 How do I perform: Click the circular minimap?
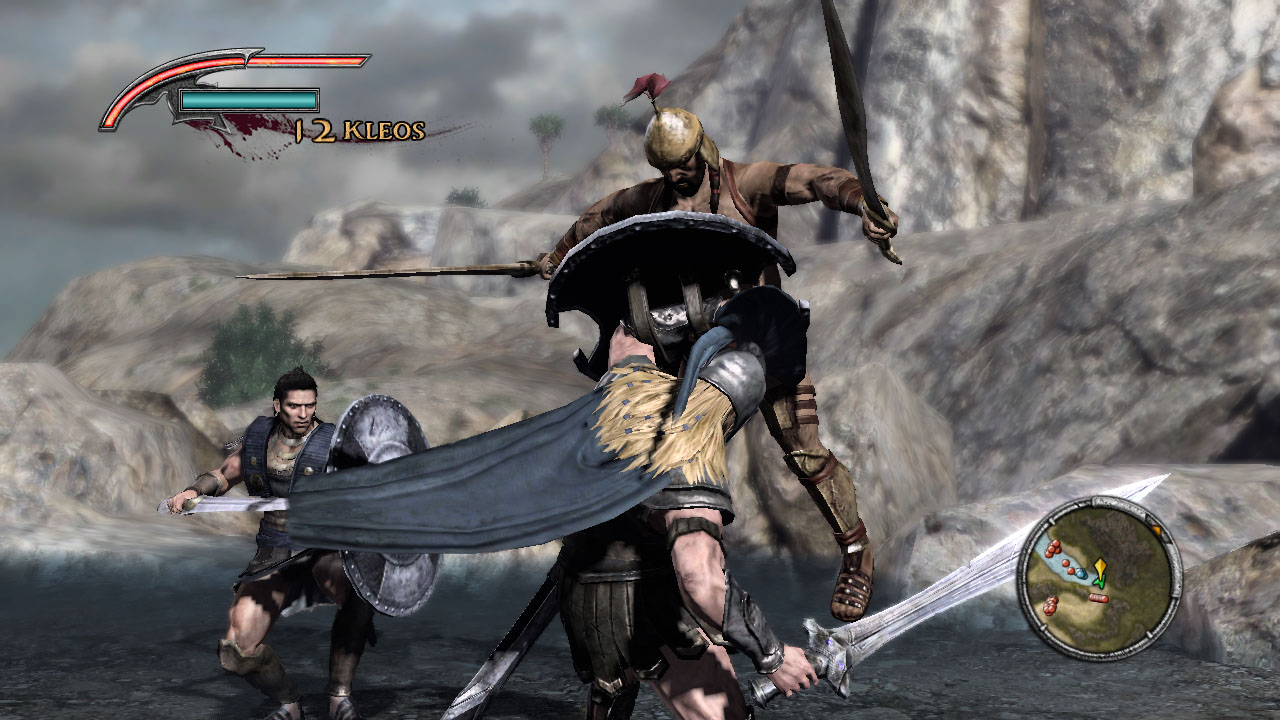tap(1099, 577)
